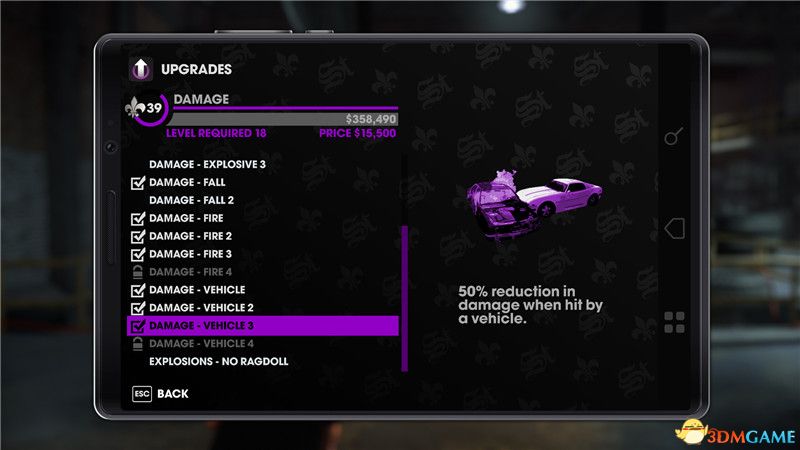800x450 pixels.
Task: Select Damage - Fire 2 in list
Action: point(190,236)
